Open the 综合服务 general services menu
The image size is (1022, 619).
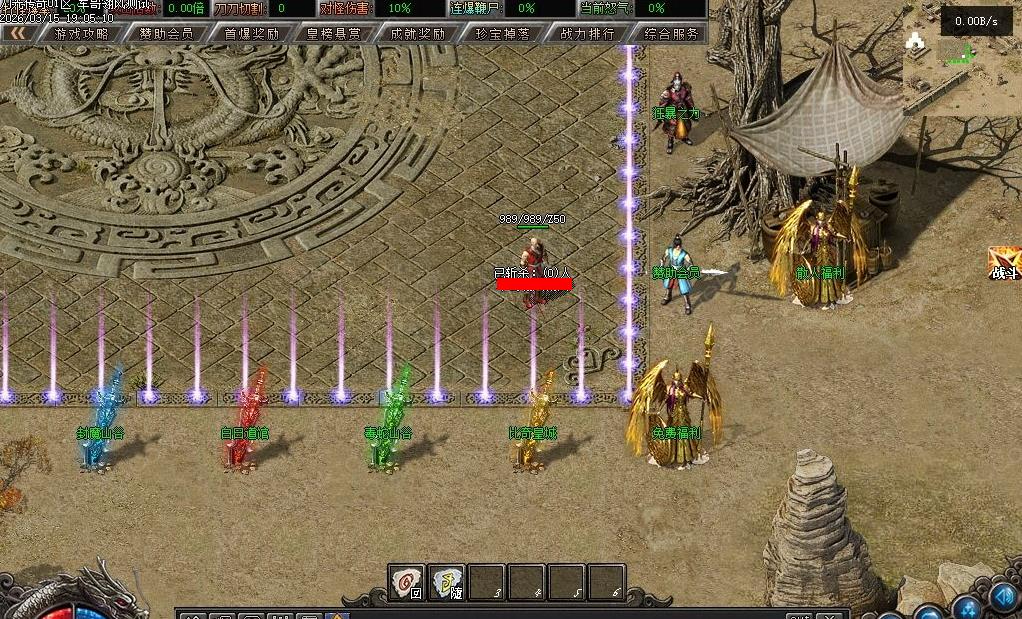tap(672, 33)
